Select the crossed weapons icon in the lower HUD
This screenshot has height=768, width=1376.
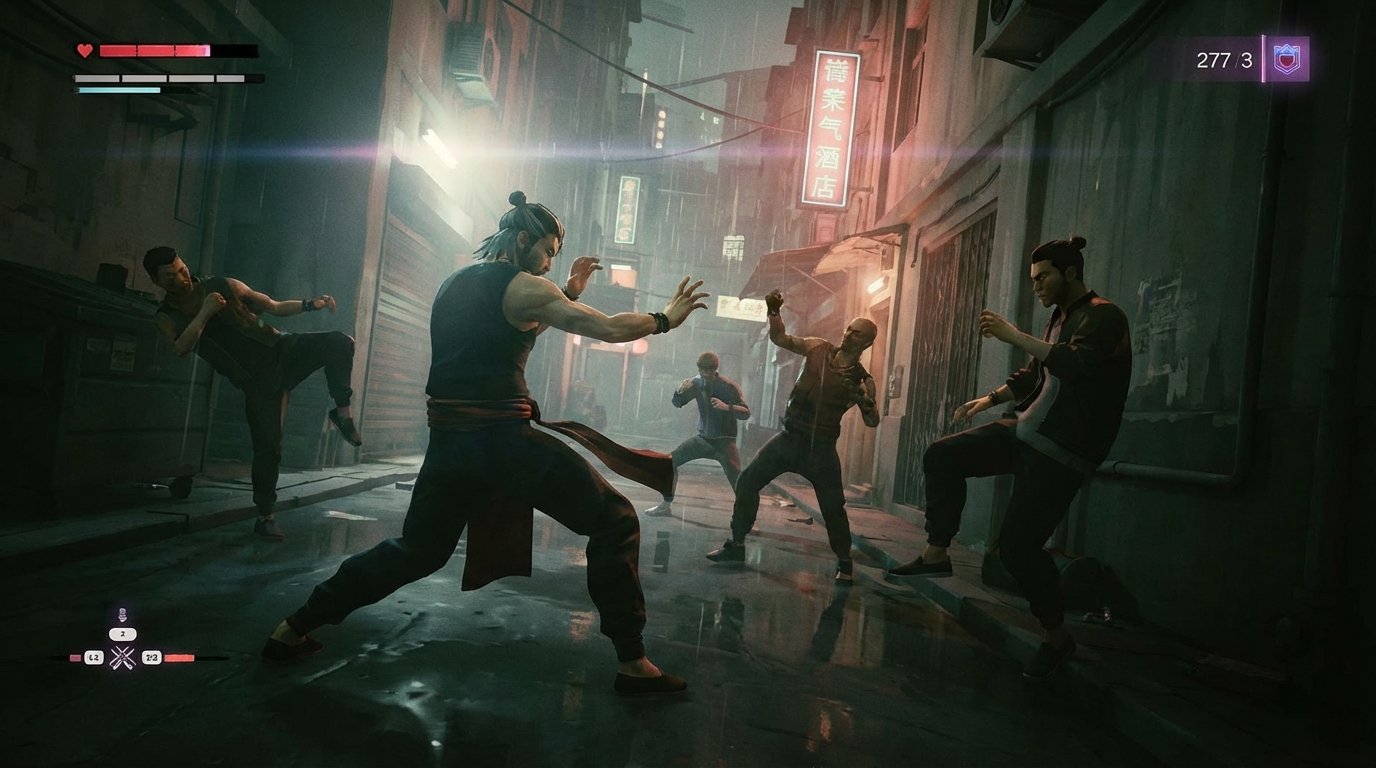click(x=122, y=657)
